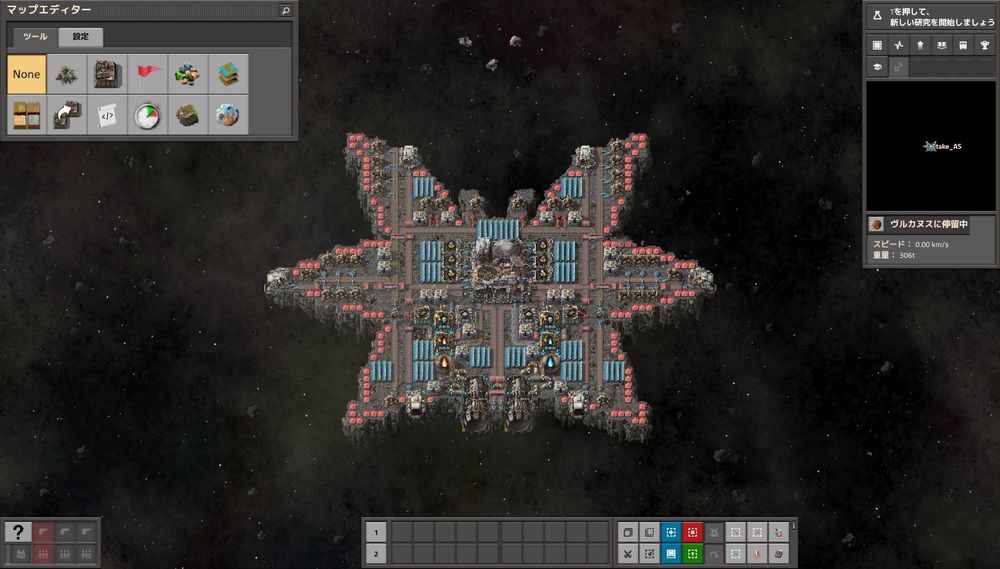This screenshot has height=569, width=1000.
Task: Switch to the 設定 tab
Action: point(81,37)
